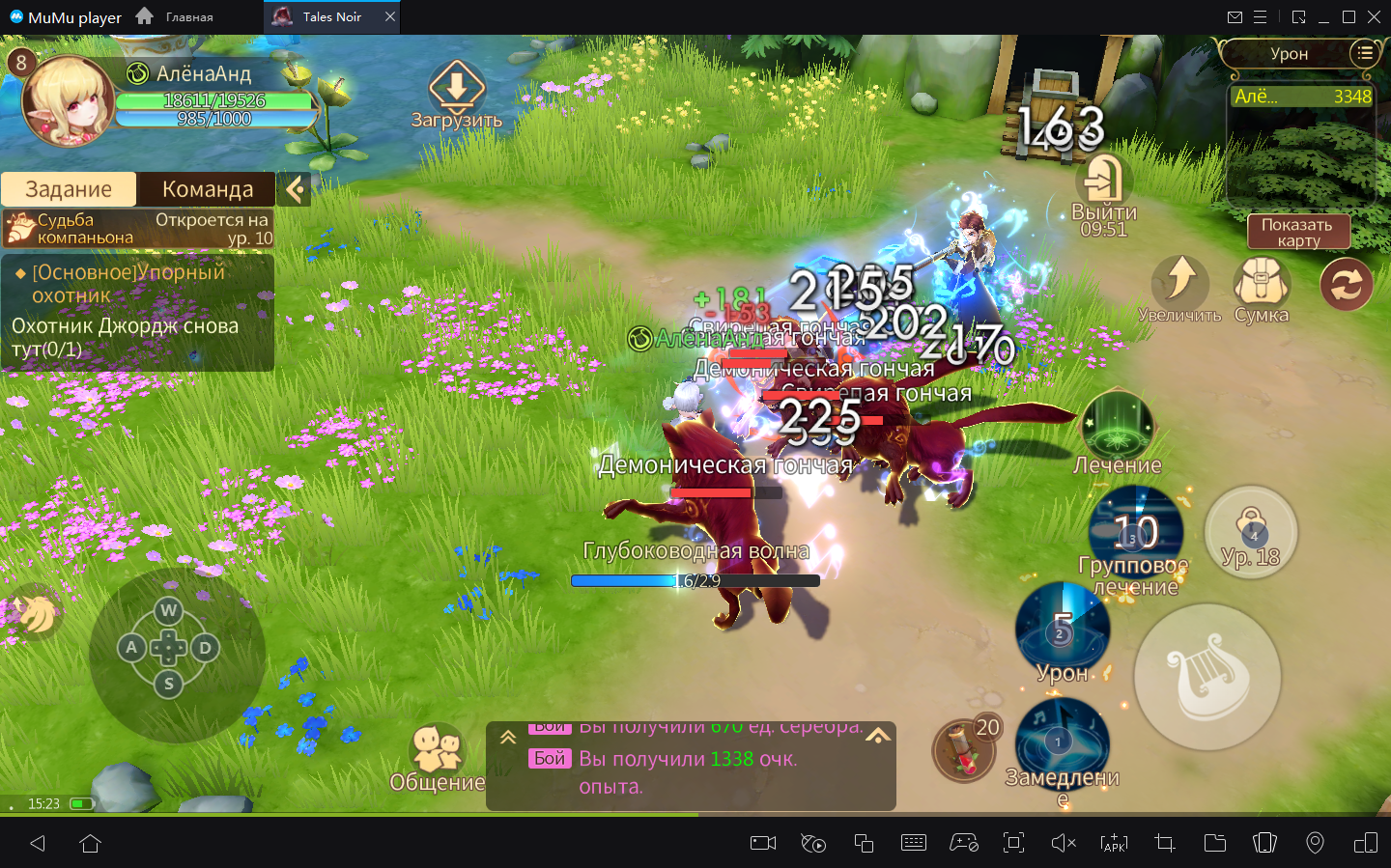
Task: Open the Сумка bag
Action: point(1261,284)
